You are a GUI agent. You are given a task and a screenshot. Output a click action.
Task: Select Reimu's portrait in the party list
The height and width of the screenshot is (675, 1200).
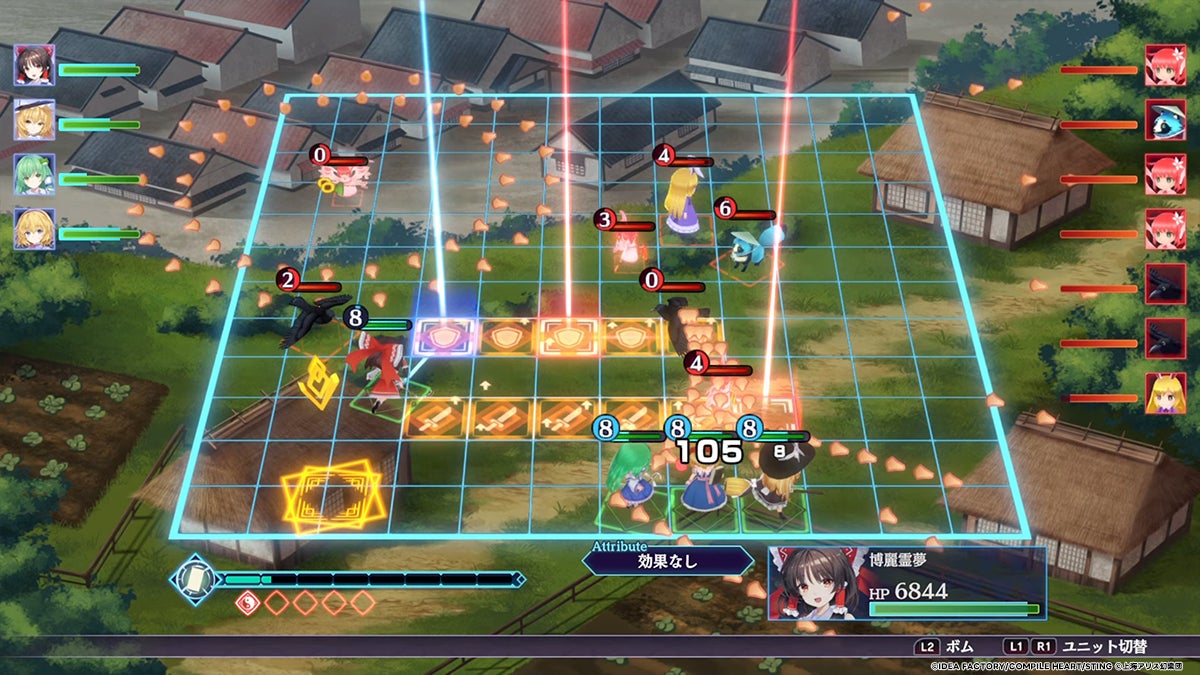pos(34,65)
